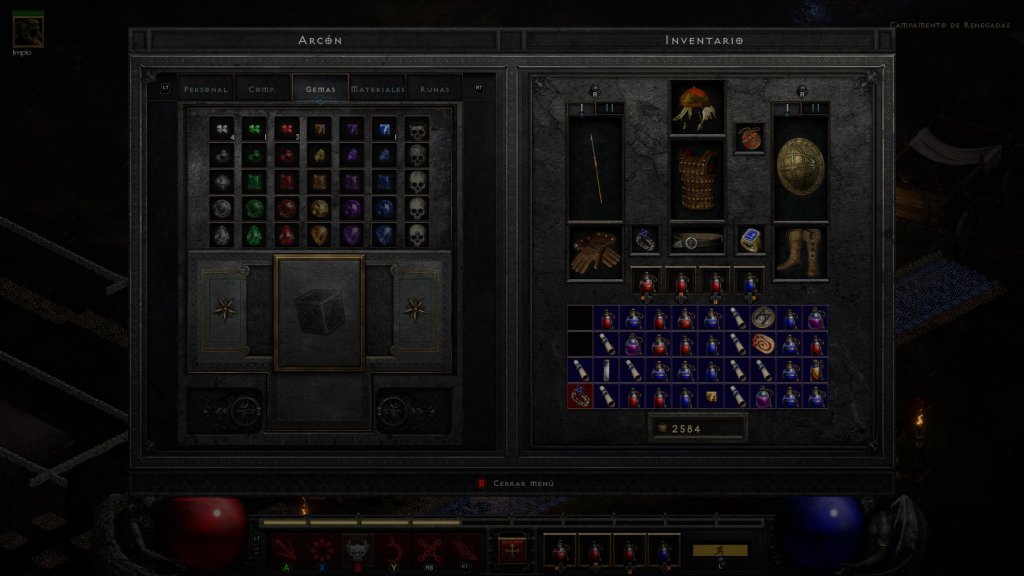Select the equipped studded body armor
Viewport: 1024px width, 576px height.
pyautogui.click(x=697, y=180)
